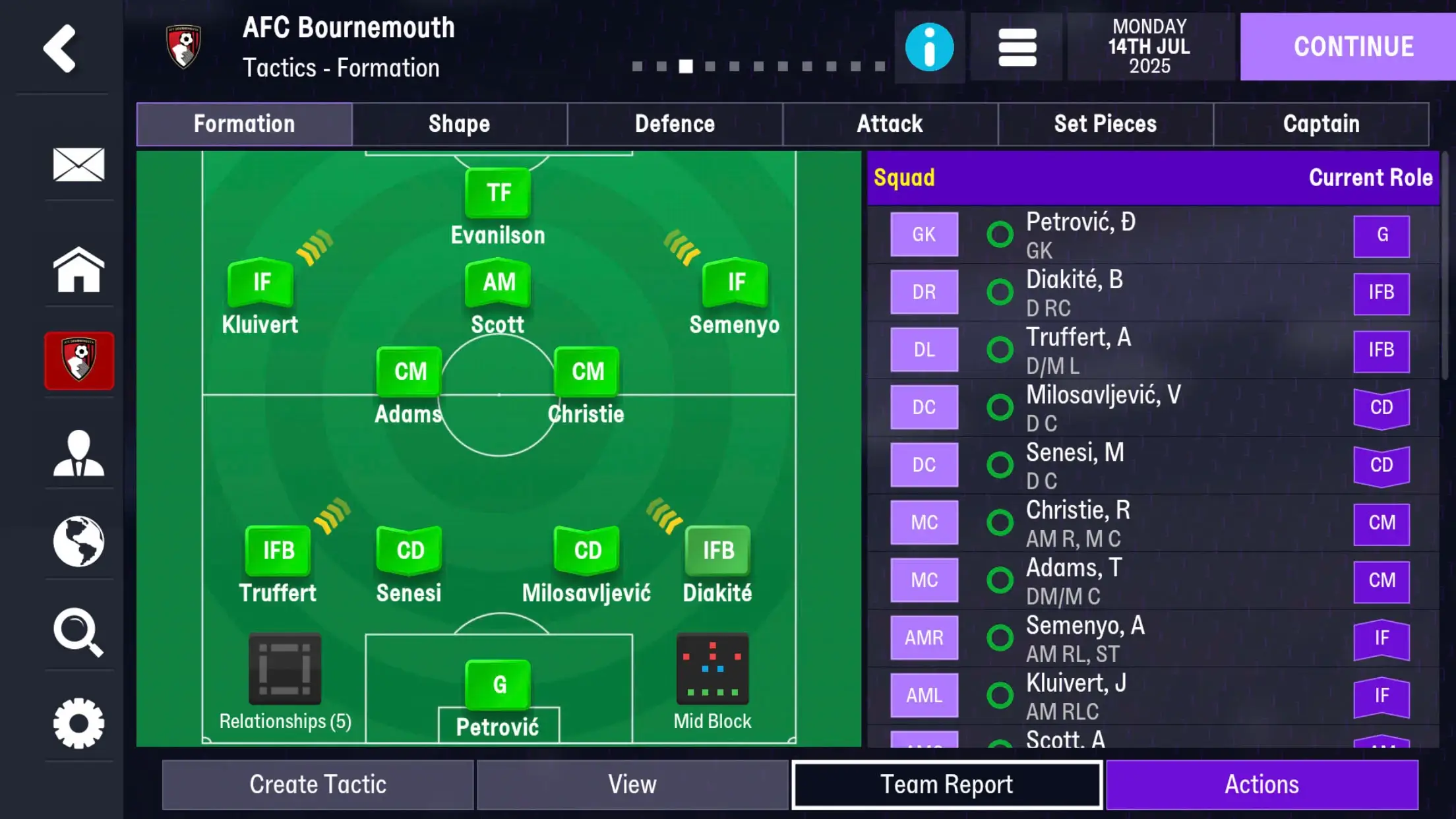Open the settings gear

pos(78,723)
